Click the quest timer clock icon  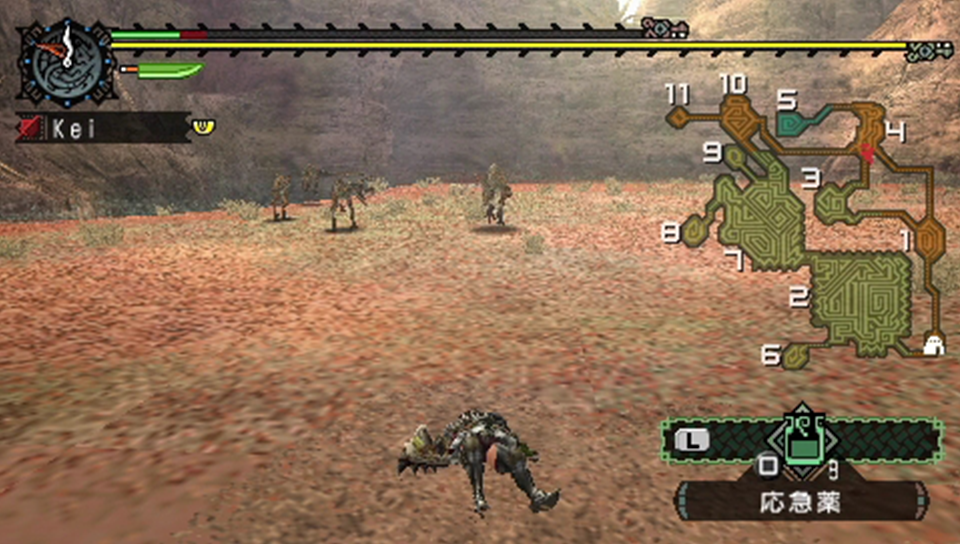pos(65,60)
